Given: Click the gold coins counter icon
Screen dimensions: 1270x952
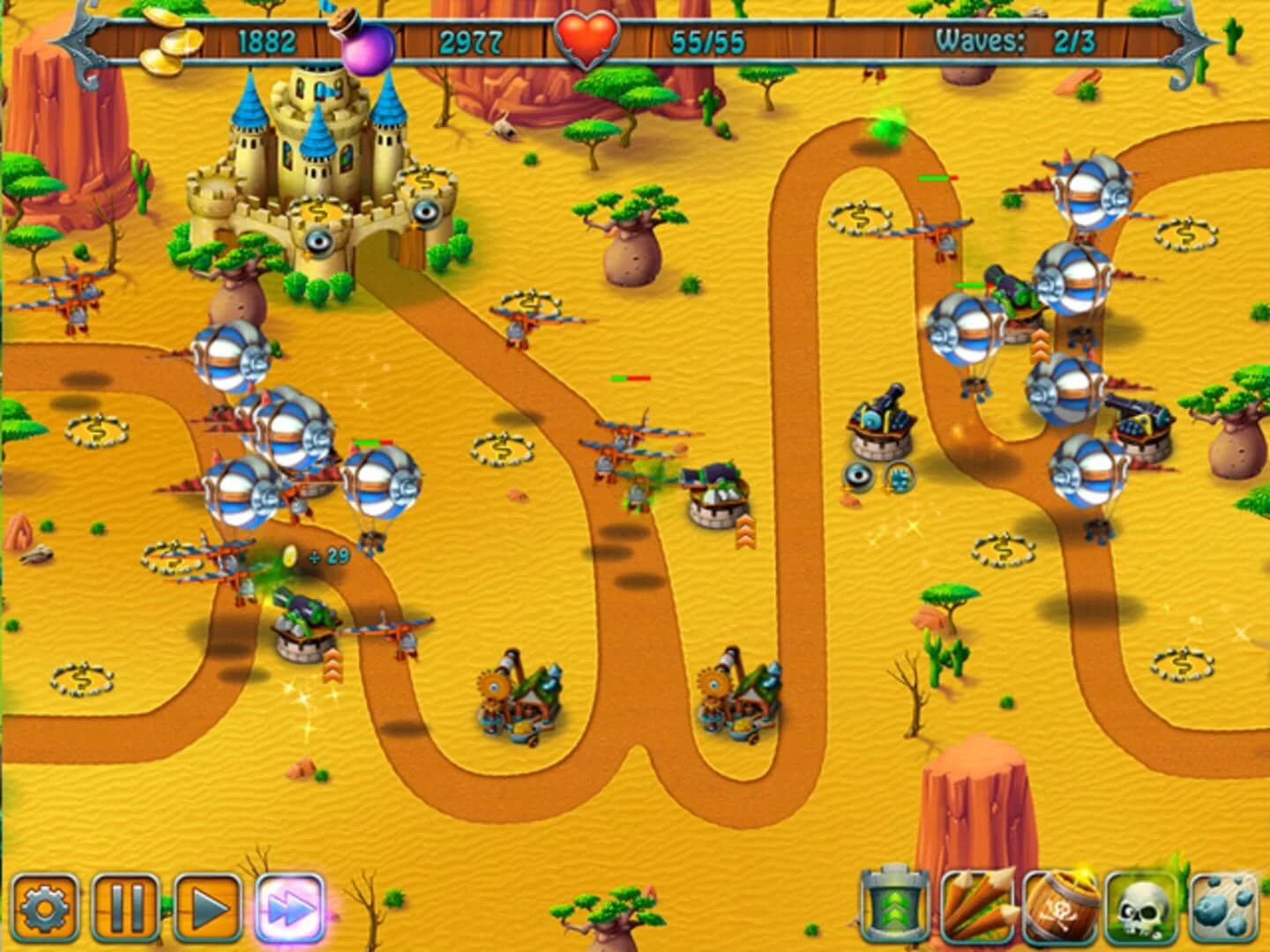Looking at the screenshot, I should pyautogui.click(x=168, y=40).
